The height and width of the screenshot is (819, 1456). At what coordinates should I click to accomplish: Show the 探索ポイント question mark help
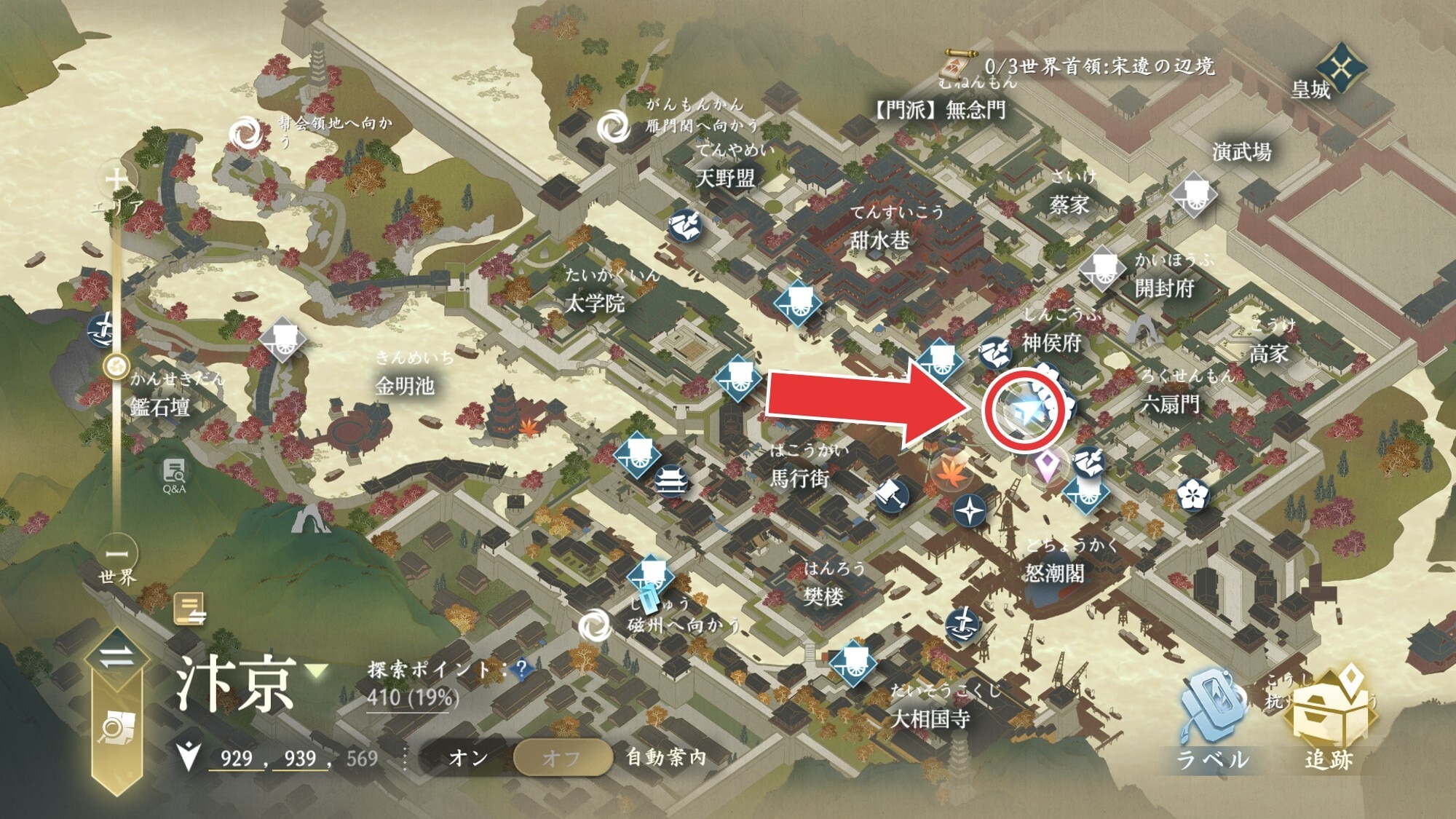tap(521, 670)
